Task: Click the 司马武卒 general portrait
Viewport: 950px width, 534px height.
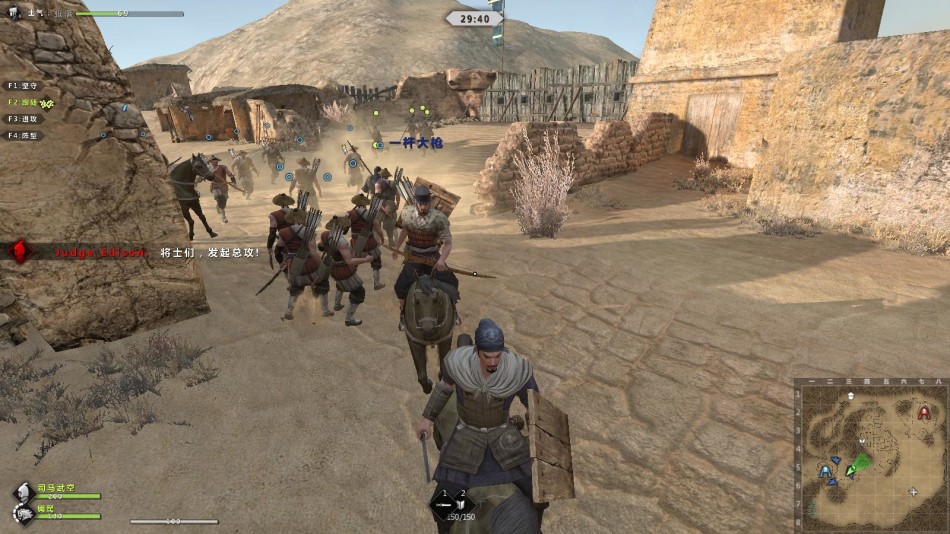Action: [x=23, y=492]
